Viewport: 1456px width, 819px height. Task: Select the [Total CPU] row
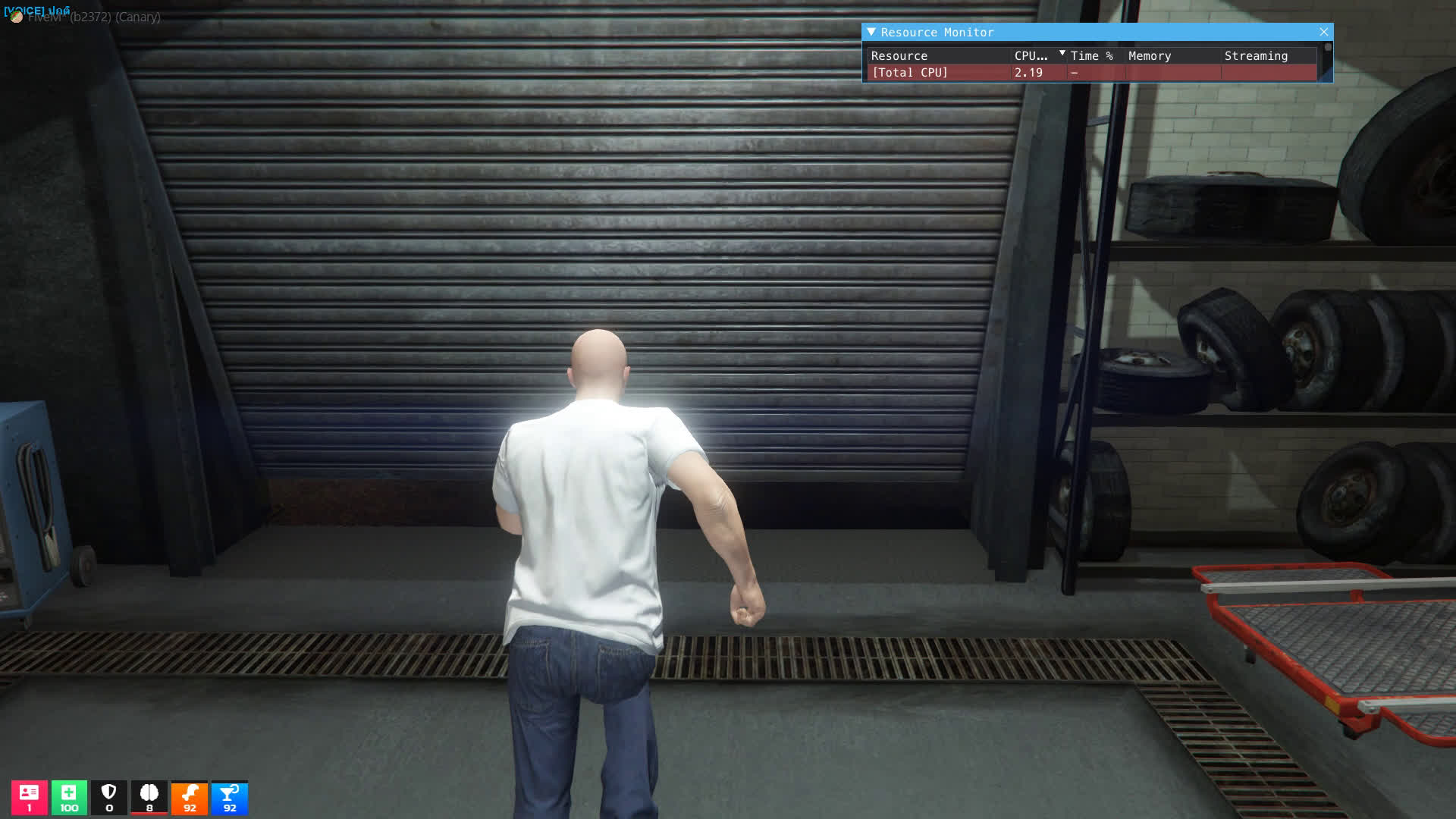pyautogui.click(x=909, y=73)
